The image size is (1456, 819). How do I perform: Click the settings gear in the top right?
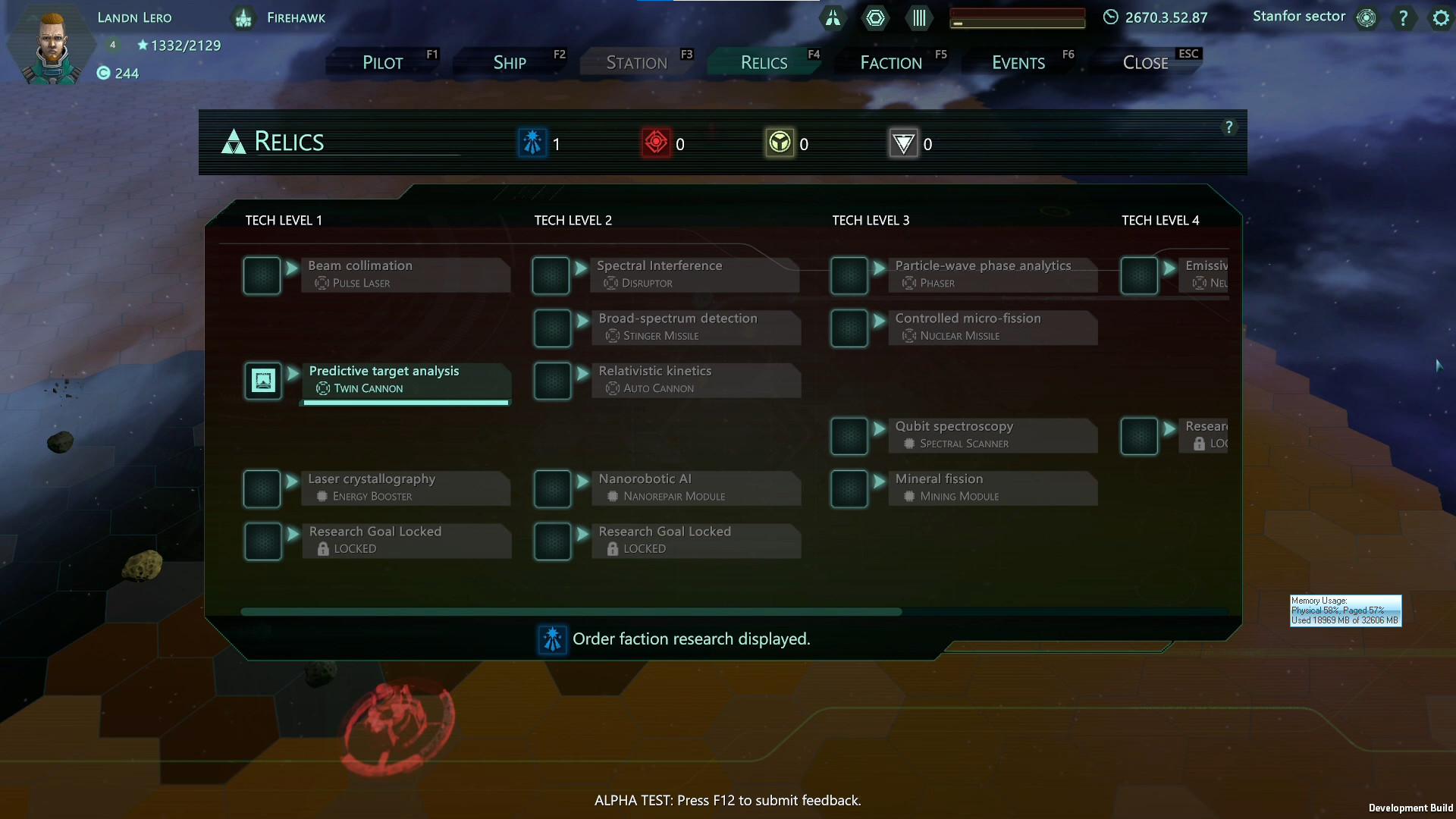pos(1440,17)
